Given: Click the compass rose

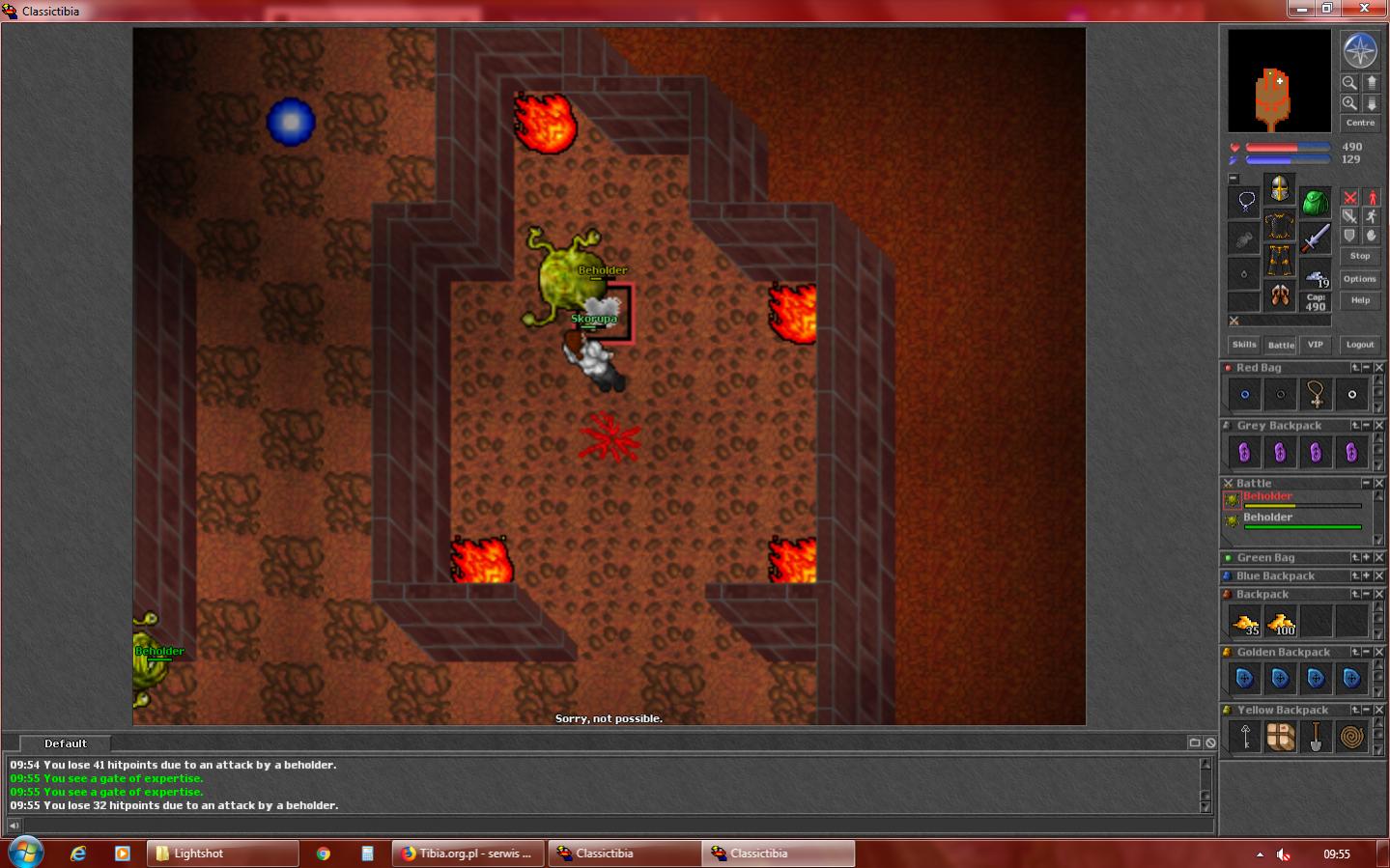Looking at the screenshot, I should 1359,50.
